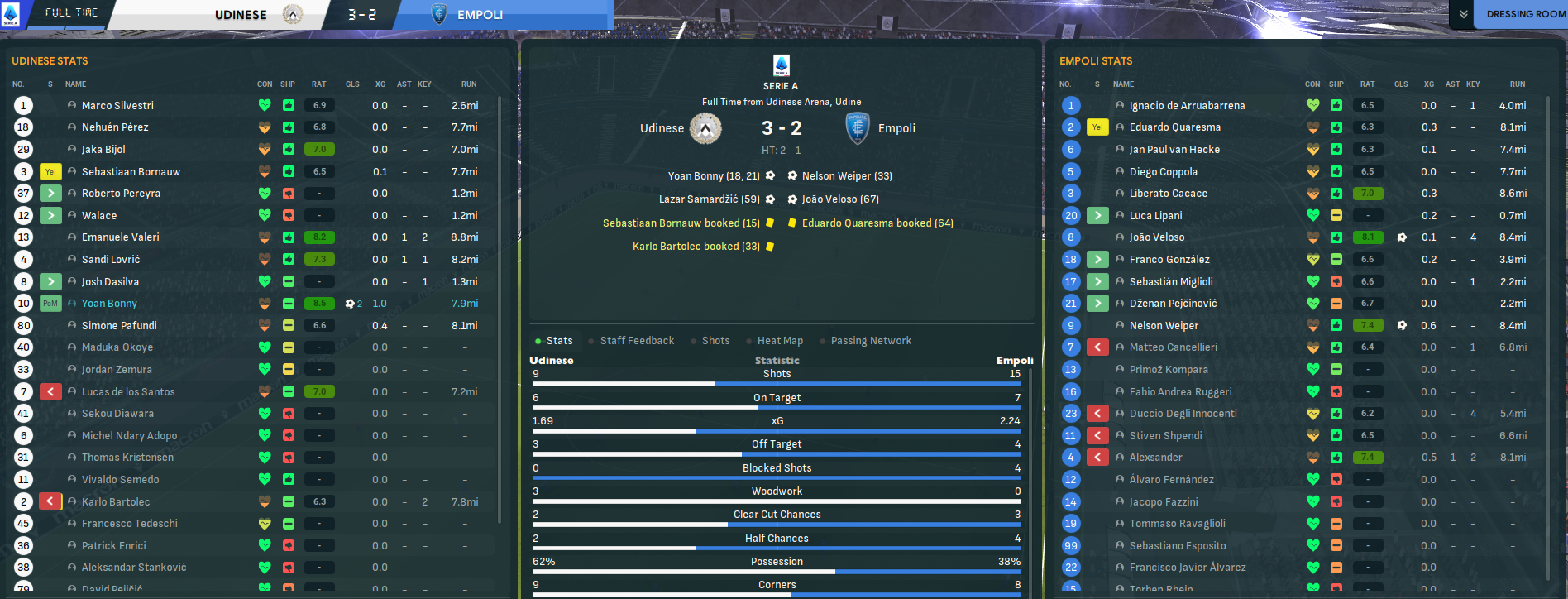Switch to the Staff Feedback tab
1568x599 pixels.
pos(637,341)
